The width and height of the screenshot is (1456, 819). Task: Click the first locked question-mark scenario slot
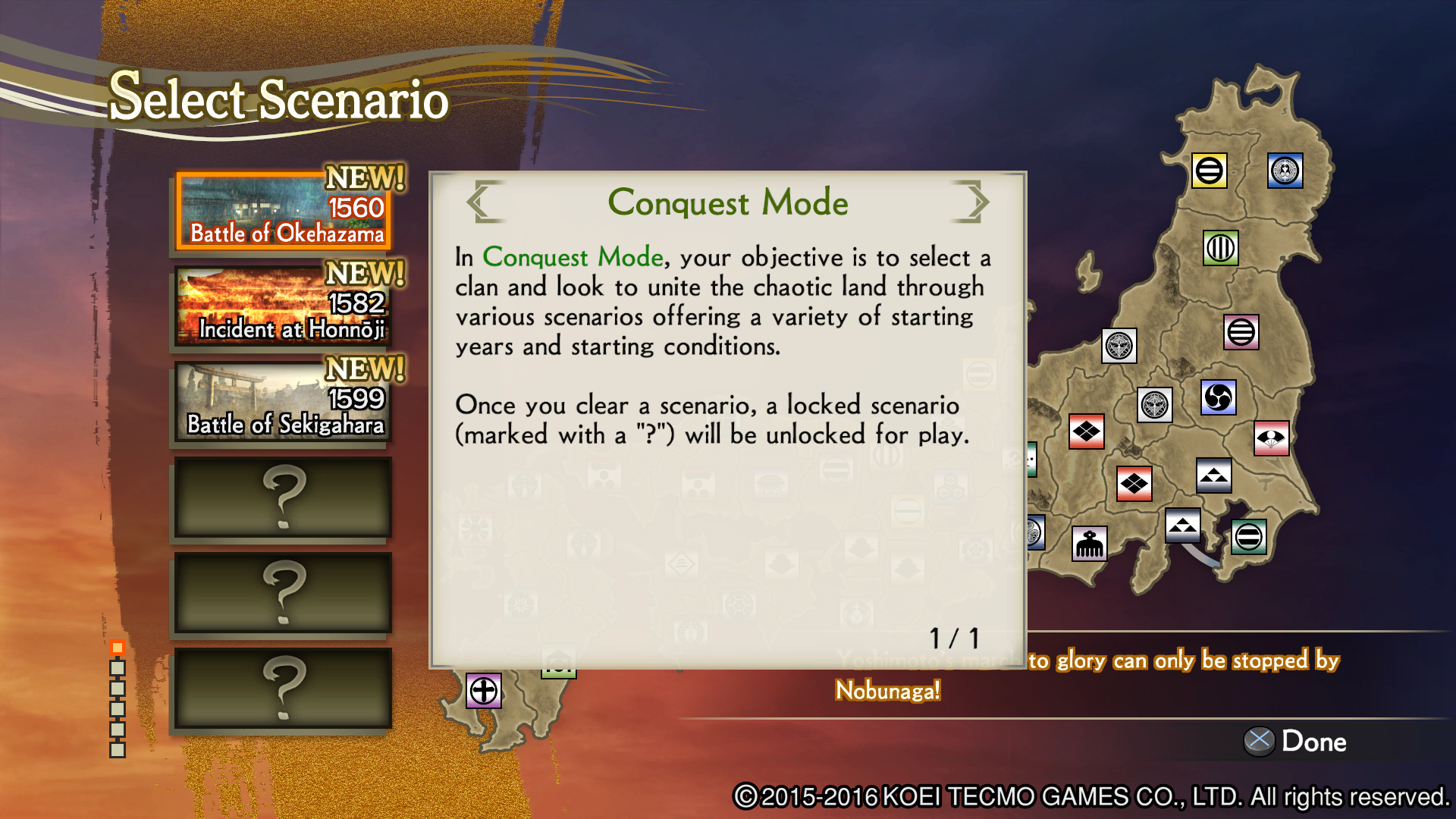[282, 498]
